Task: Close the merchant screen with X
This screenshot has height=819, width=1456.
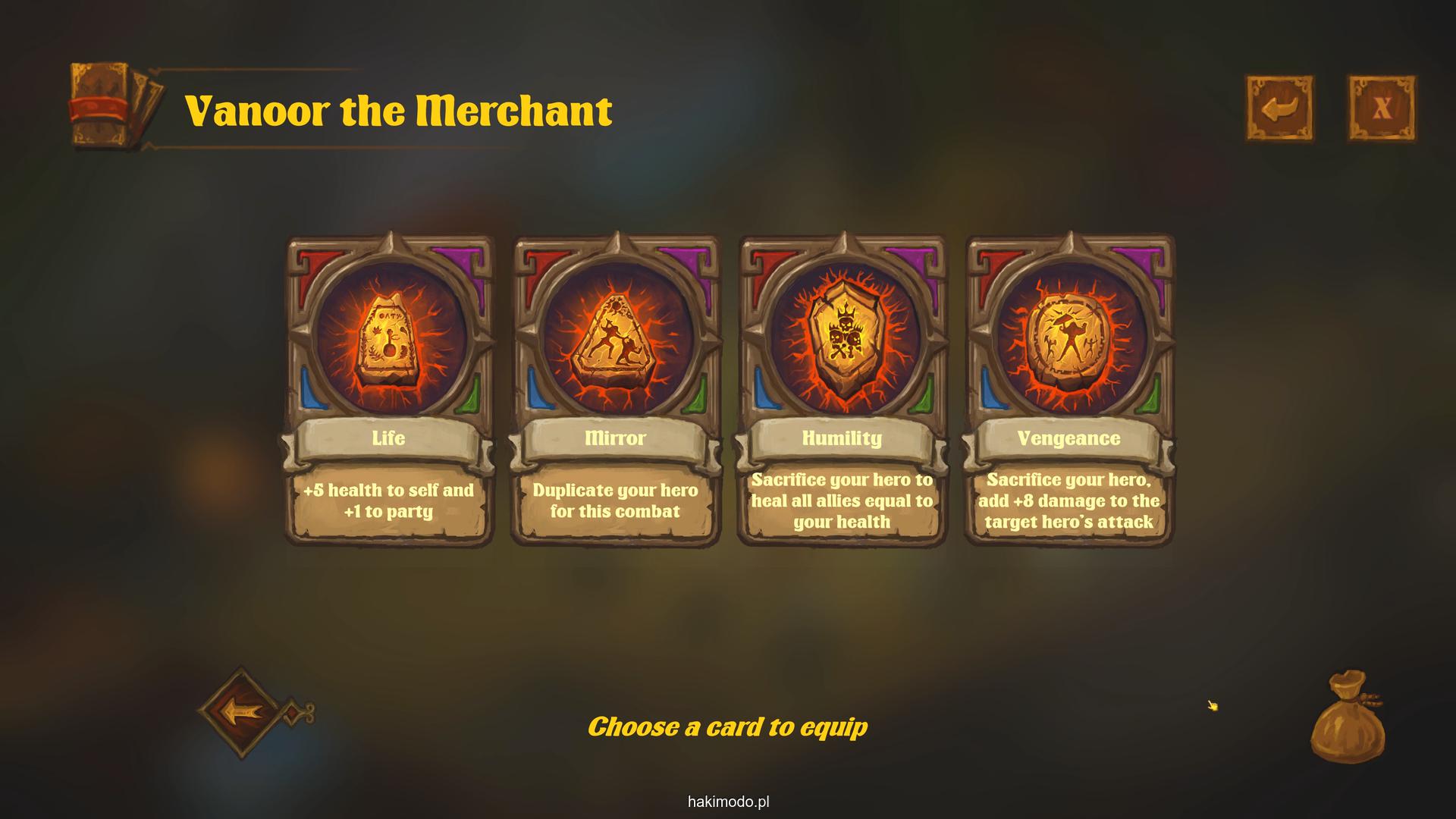Action: 1381,108
